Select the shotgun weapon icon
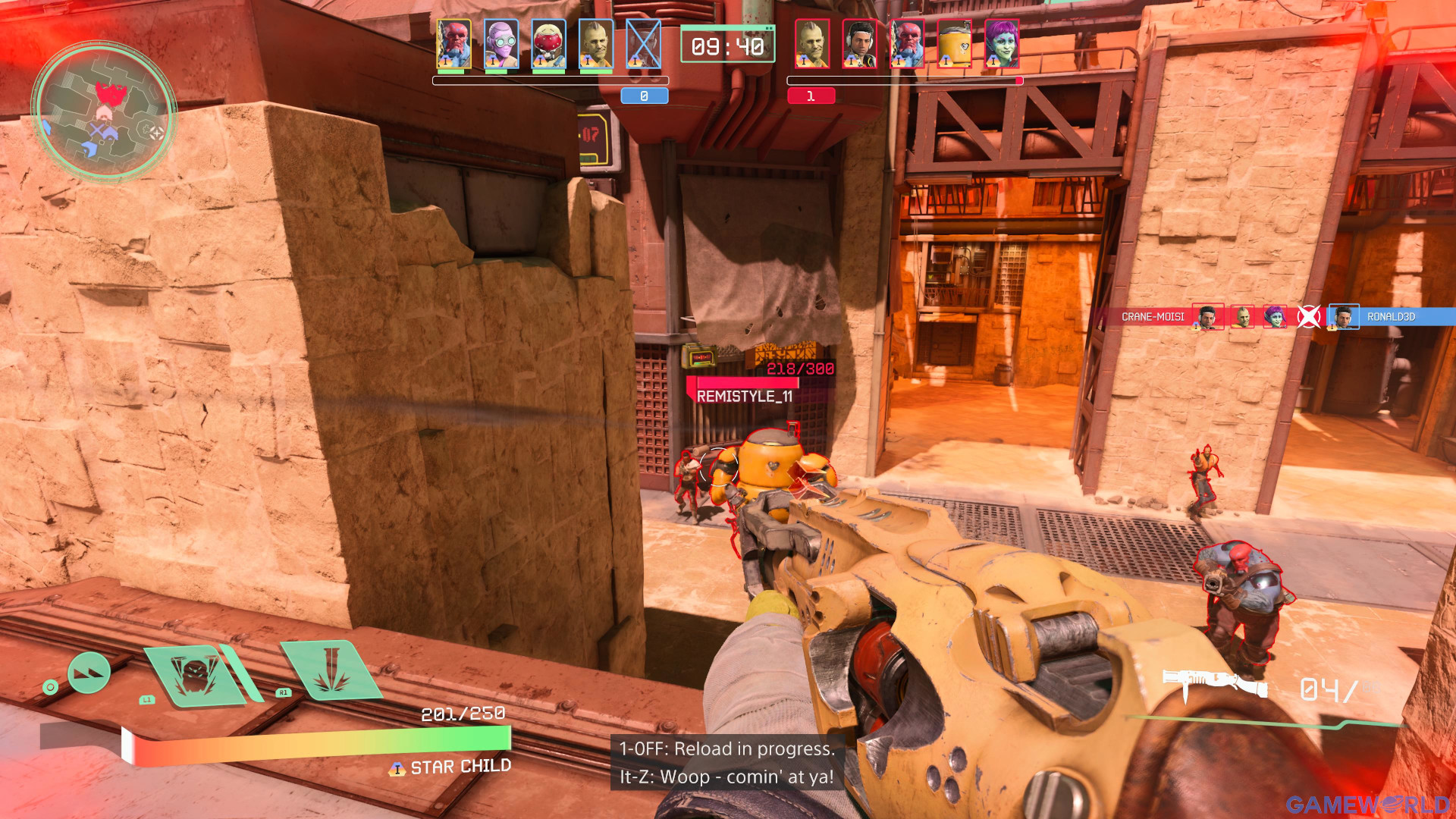Screen dimensions: 1456x819 1215,683
